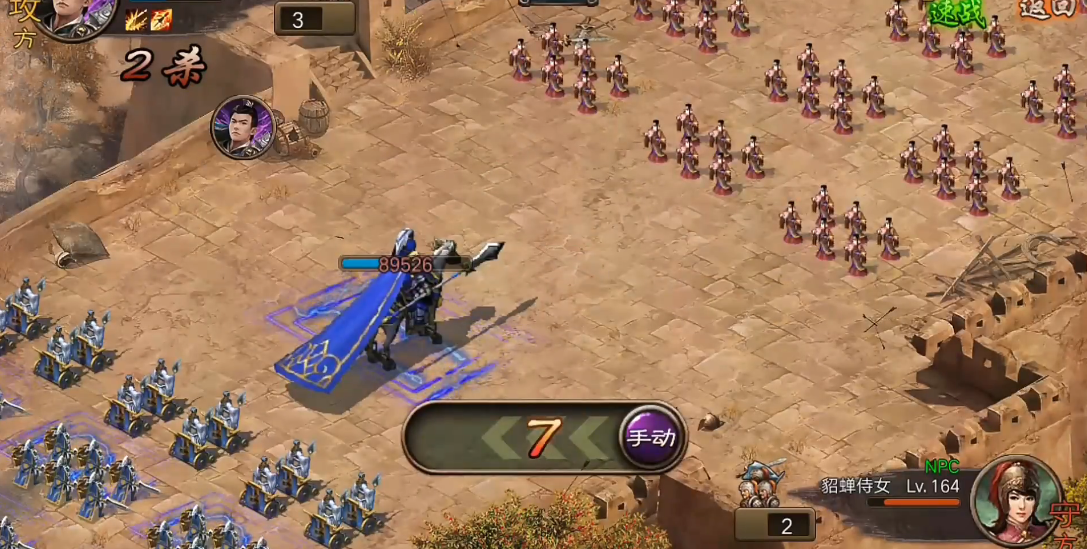Activate the yellow lightning burst skill icon
This screenshot has width=1087, height=549.
coord(136,19)
